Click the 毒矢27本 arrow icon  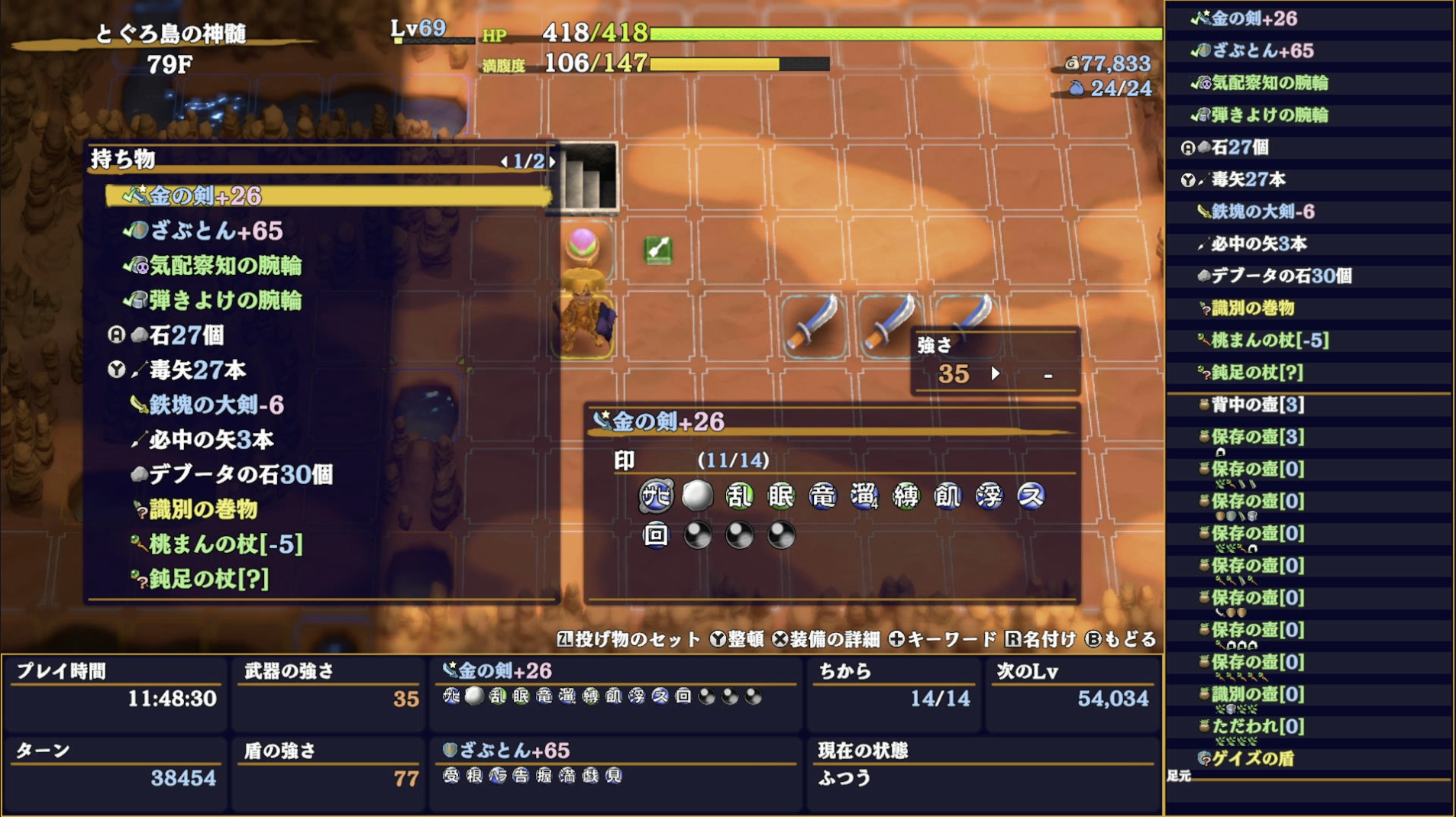pos(140,370)
